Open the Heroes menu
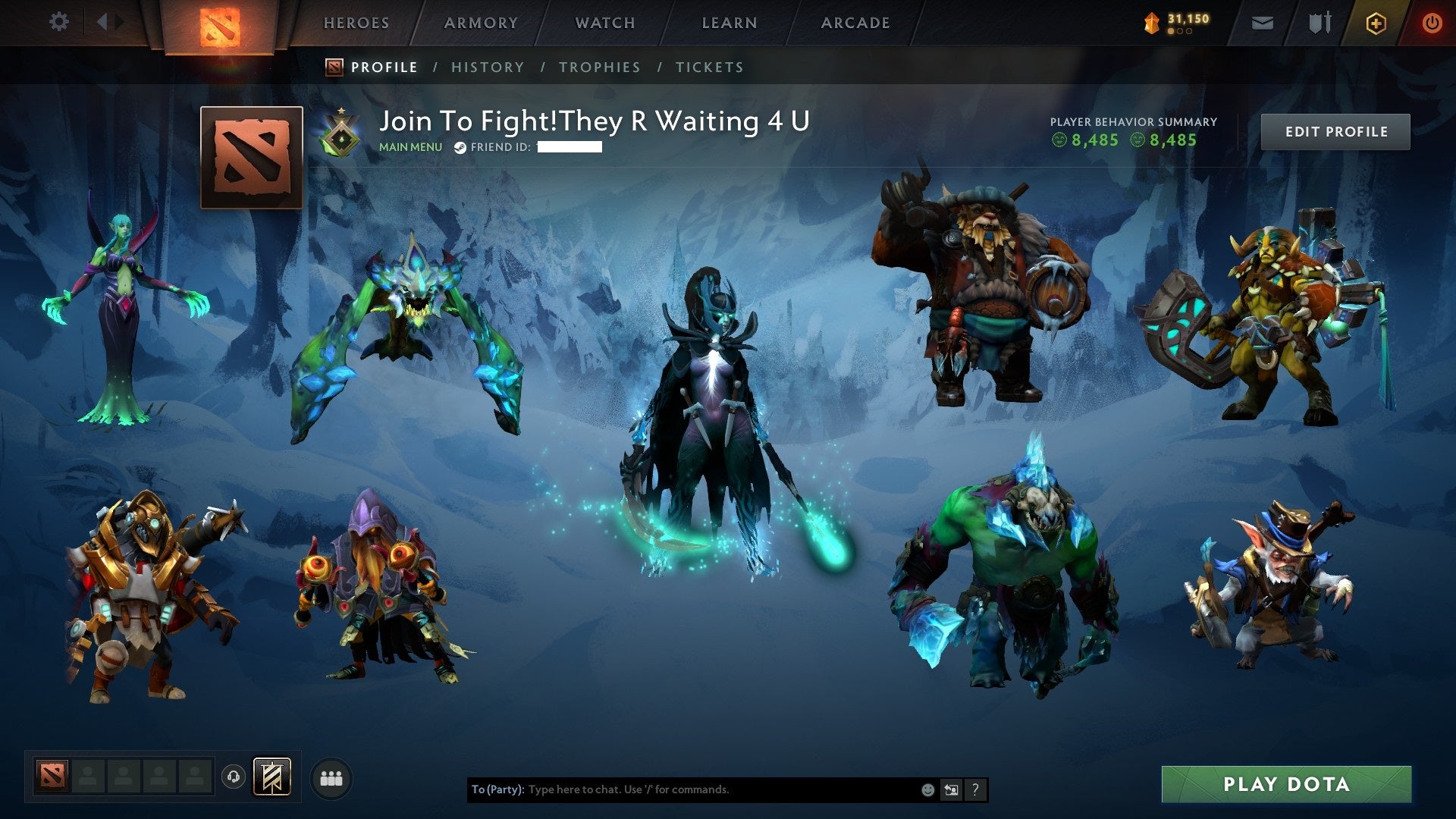The height and width of the screenshot is (819, 1456). coord(356,23)
